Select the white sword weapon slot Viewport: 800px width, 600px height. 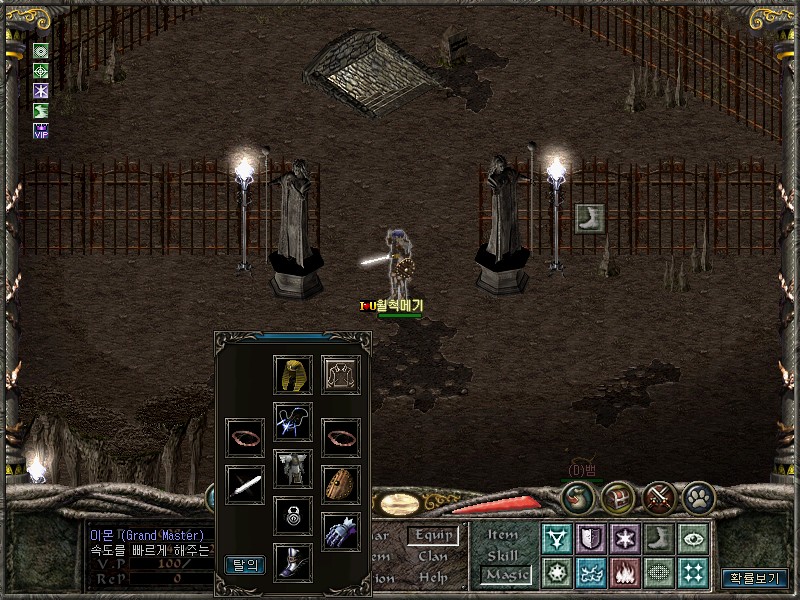(245, 485)
